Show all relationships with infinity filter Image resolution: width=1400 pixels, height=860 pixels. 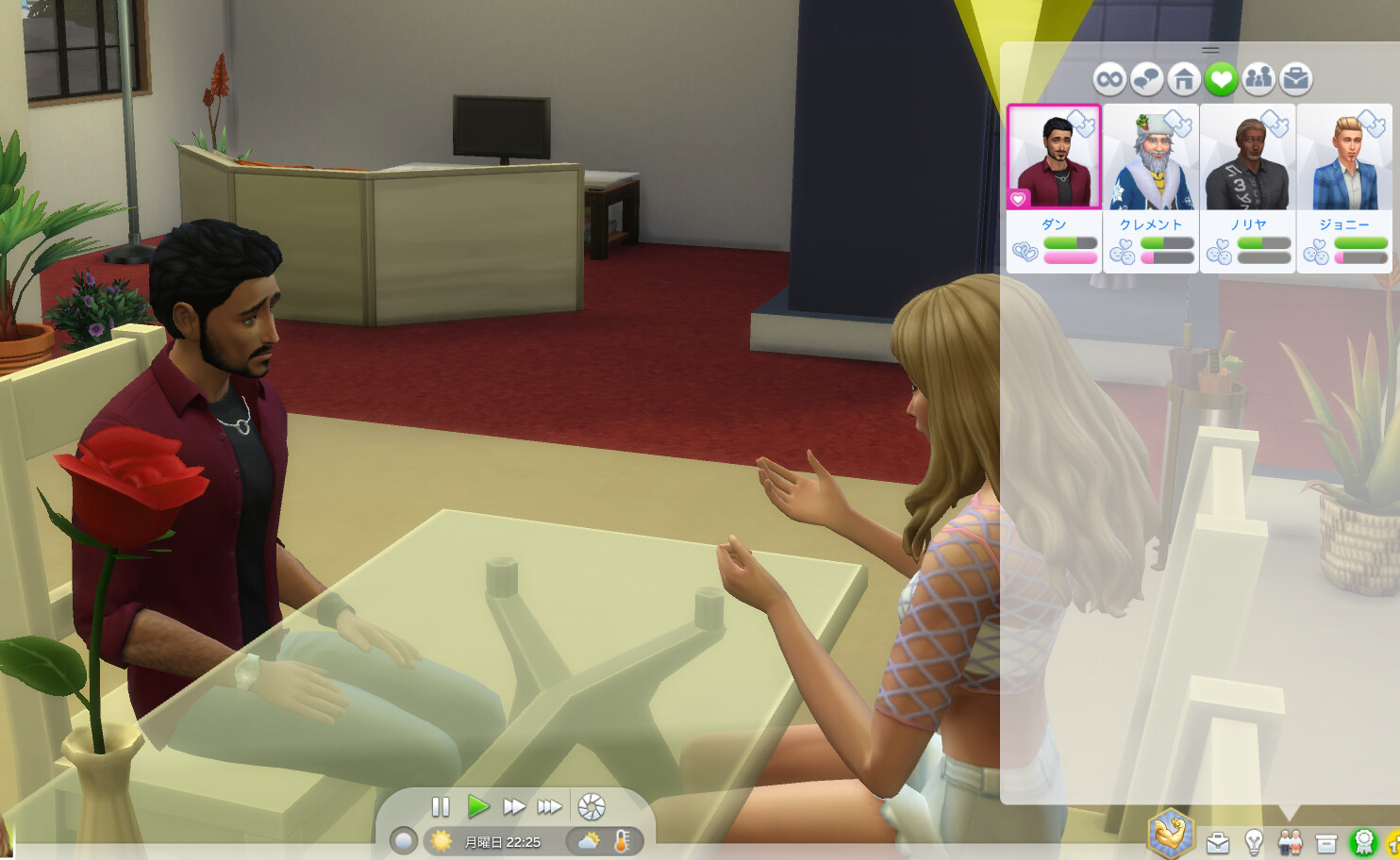coord(1109,79)
